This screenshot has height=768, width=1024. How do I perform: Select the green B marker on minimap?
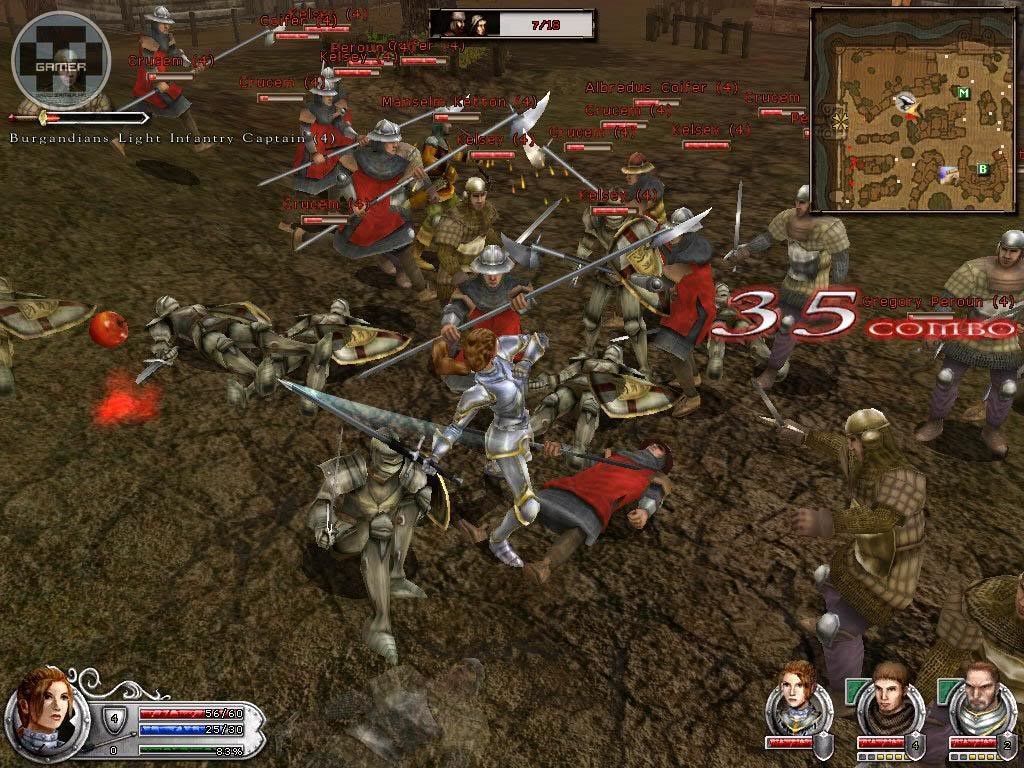(x=983, y=169)
